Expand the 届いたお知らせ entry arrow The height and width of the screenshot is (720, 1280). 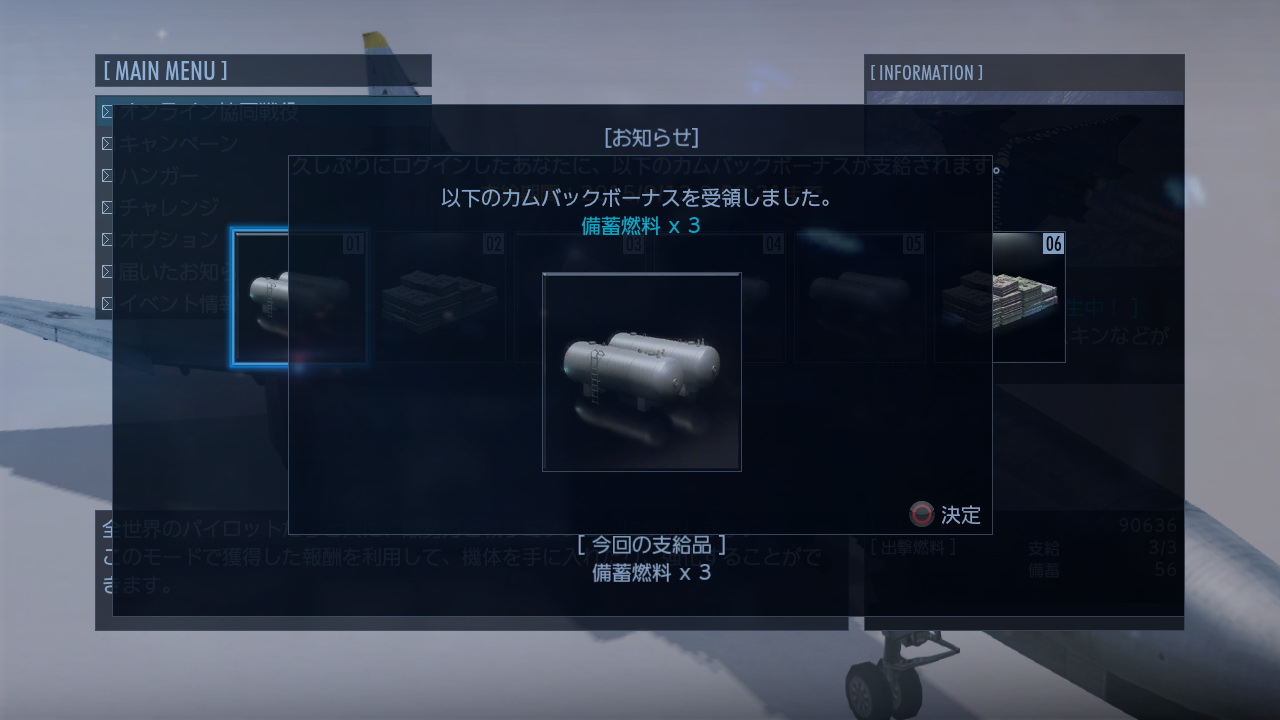[108, 271]
